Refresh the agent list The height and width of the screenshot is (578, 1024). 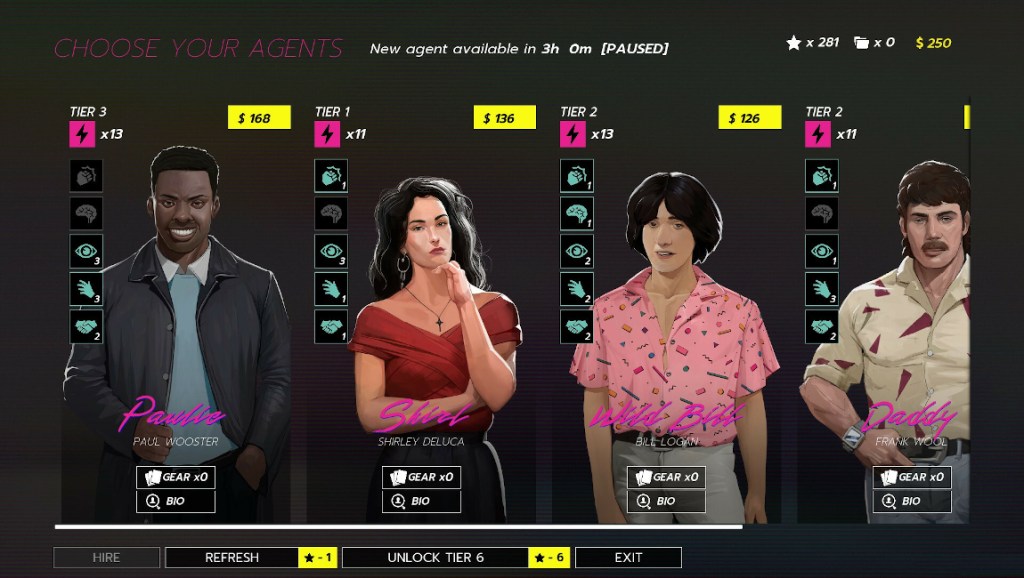pos(232,558)
